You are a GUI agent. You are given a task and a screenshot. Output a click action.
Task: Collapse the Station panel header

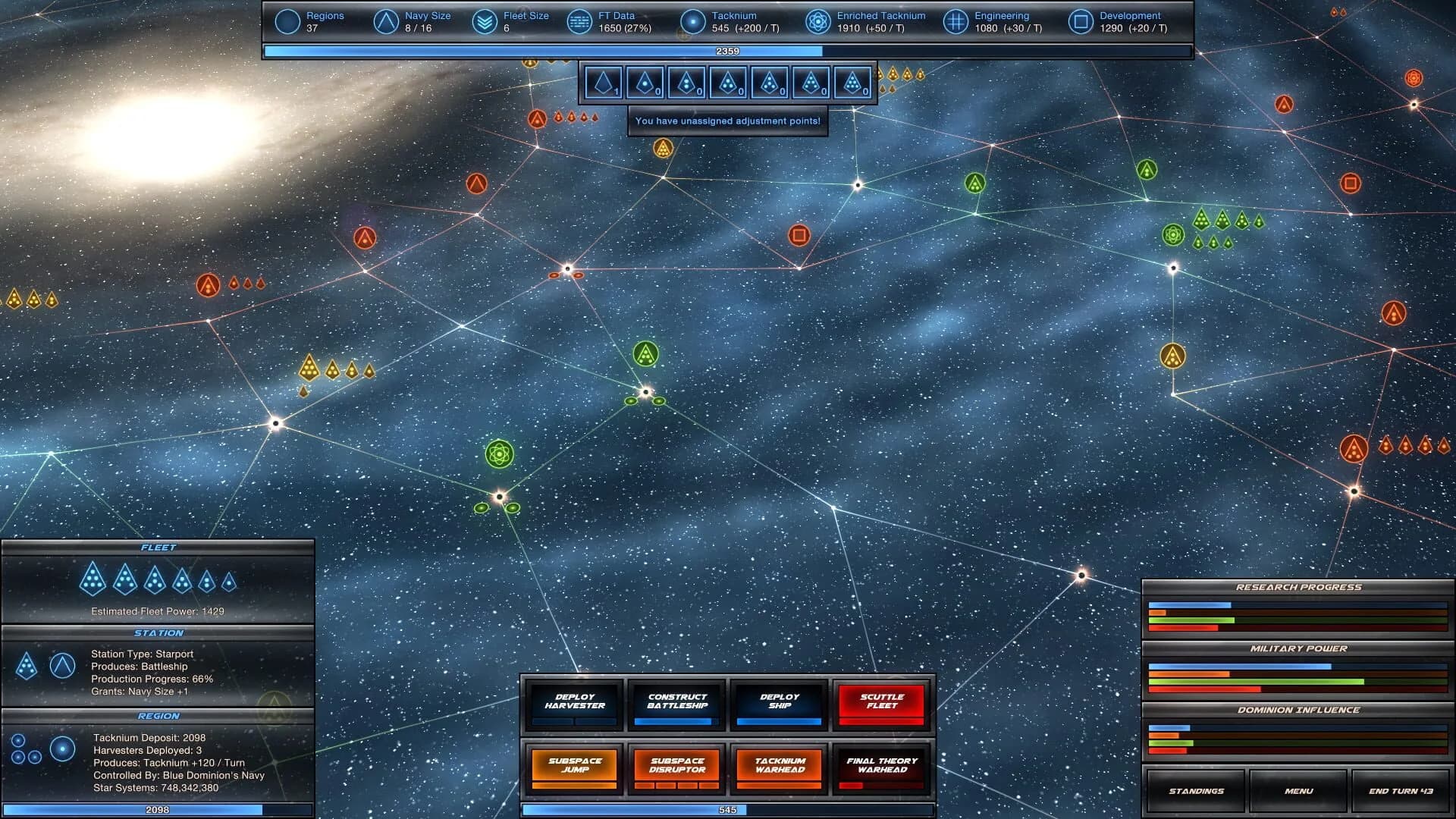pyautogui.click(x=157, y=632)
